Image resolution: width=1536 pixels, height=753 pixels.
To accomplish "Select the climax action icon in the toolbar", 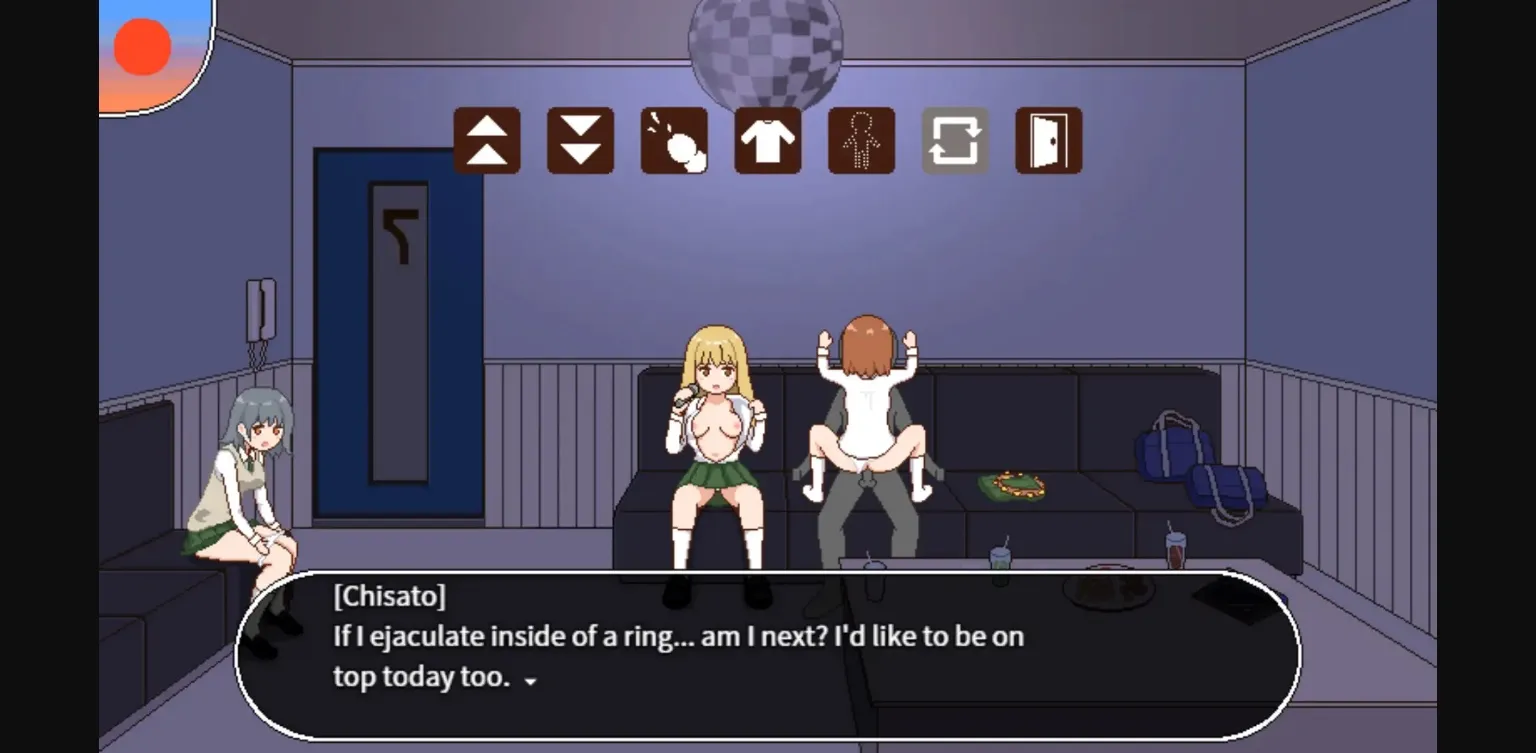I will [675, 141].
